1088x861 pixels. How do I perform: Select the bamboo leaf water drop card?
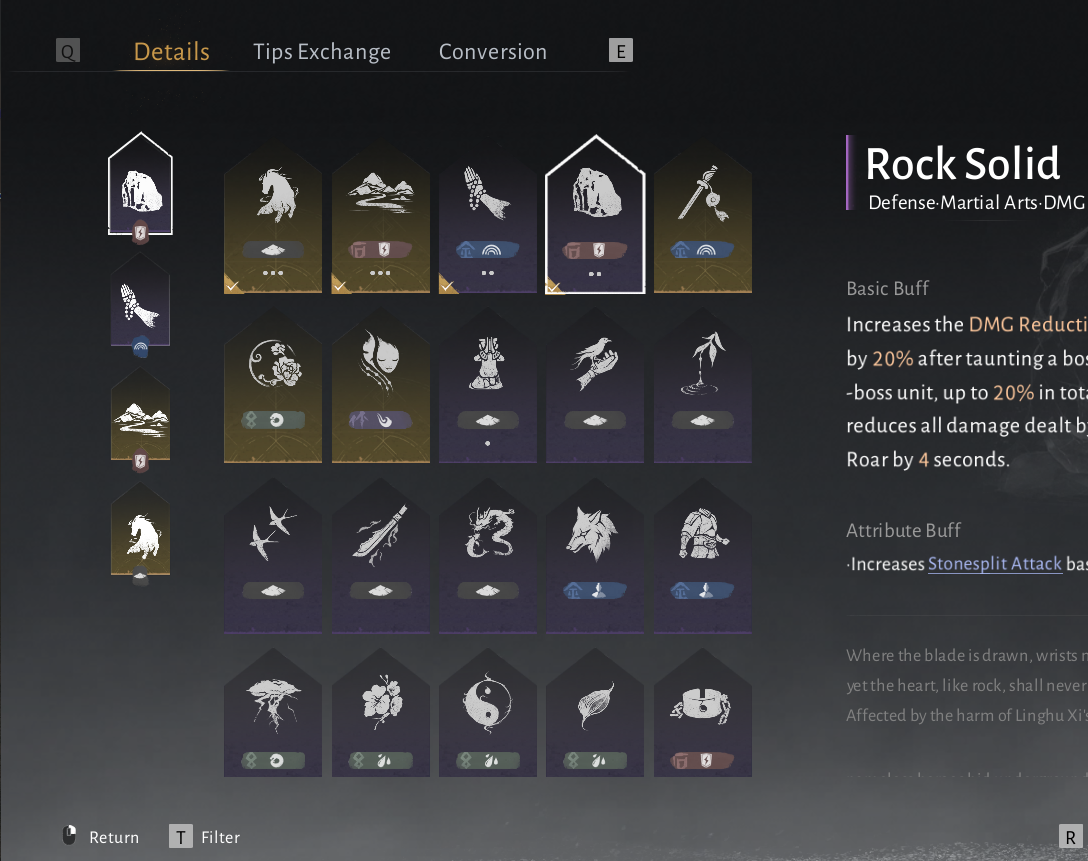click(702, 385)
